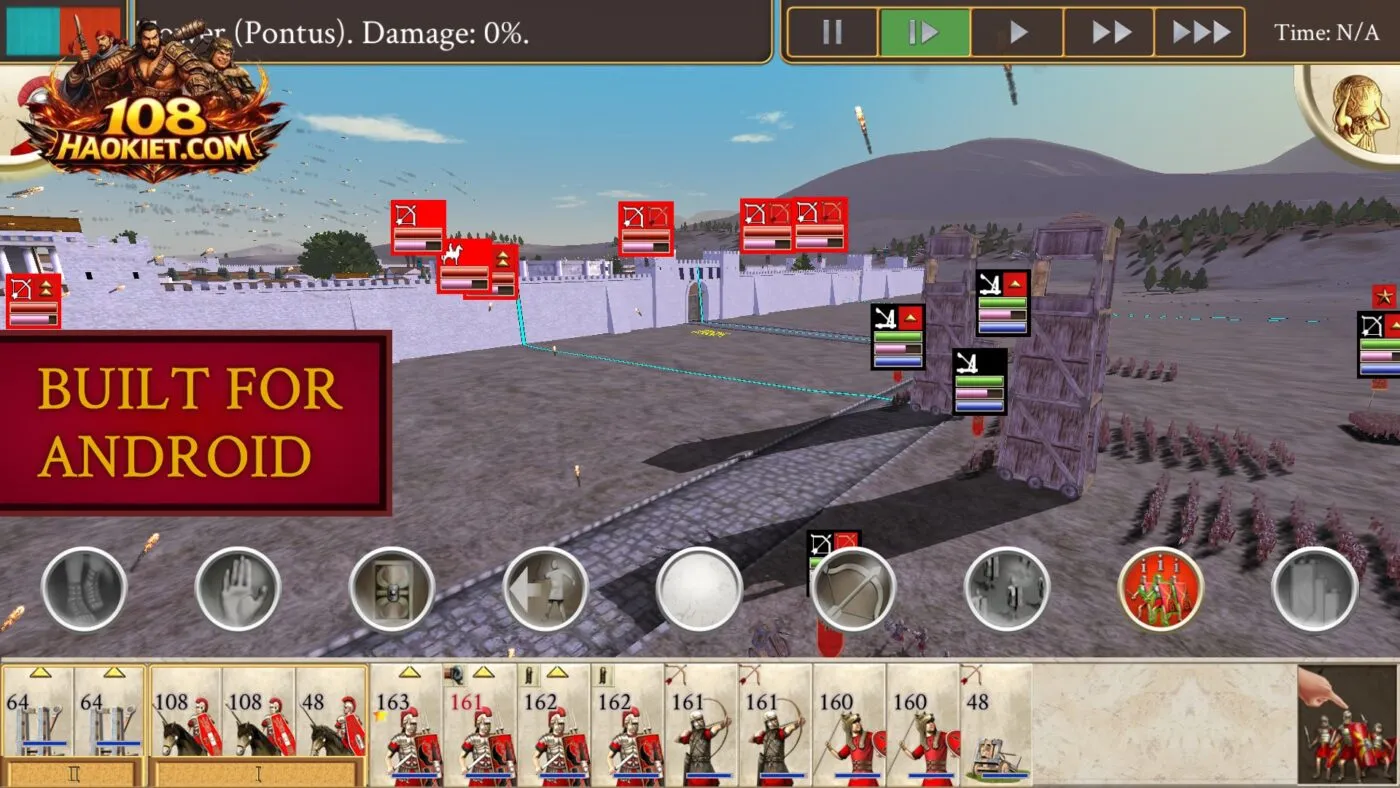Toggle pause on the battle
Image resolution: width=1400 pixels, height=788 pixels.
832,31
